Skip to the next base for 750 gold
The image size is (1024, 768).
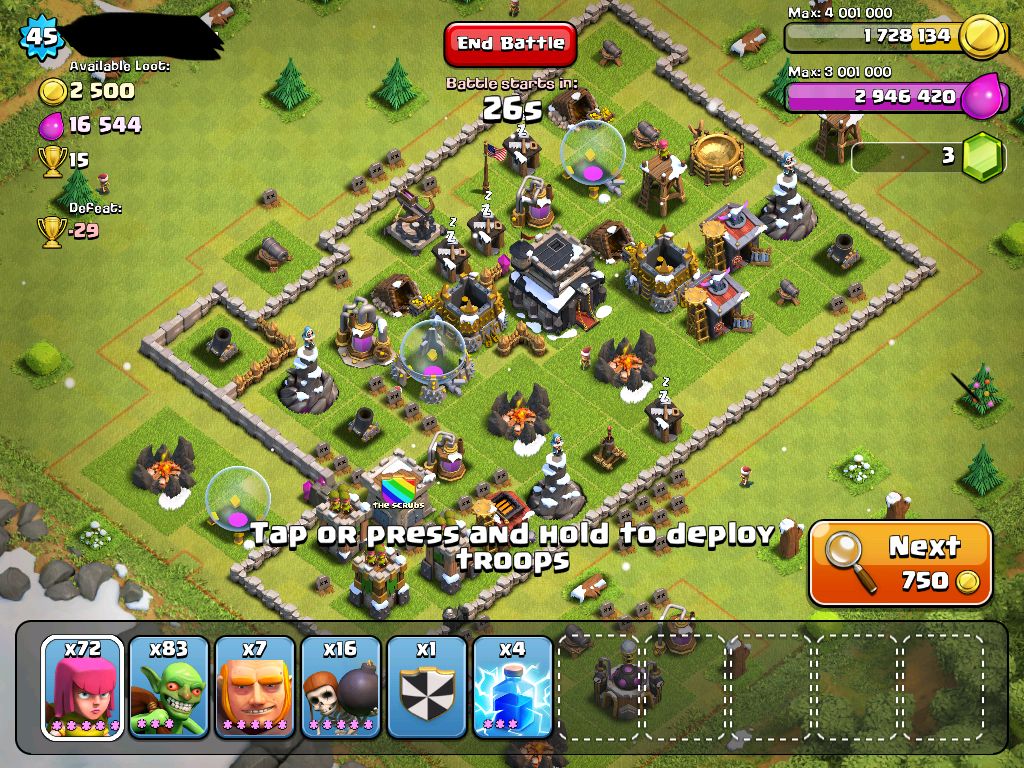click(x=900, y=562)
